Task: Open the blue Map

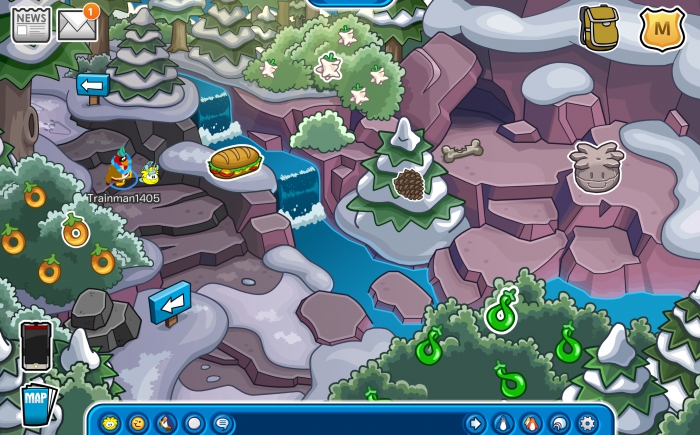Action: click(x=36, y=403)
